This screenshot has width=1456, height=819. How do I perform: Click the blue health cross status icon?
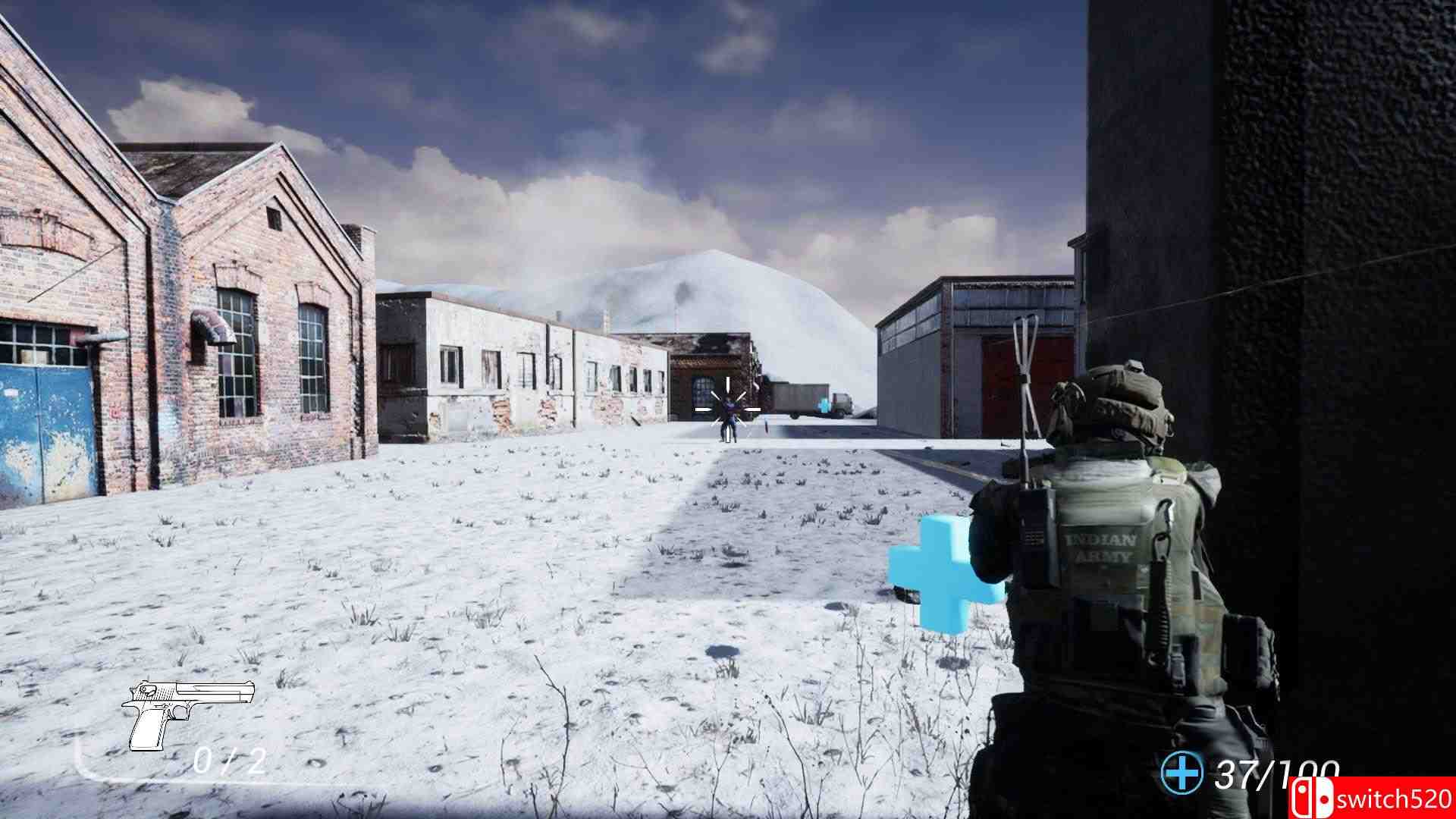coord(1184,773)
